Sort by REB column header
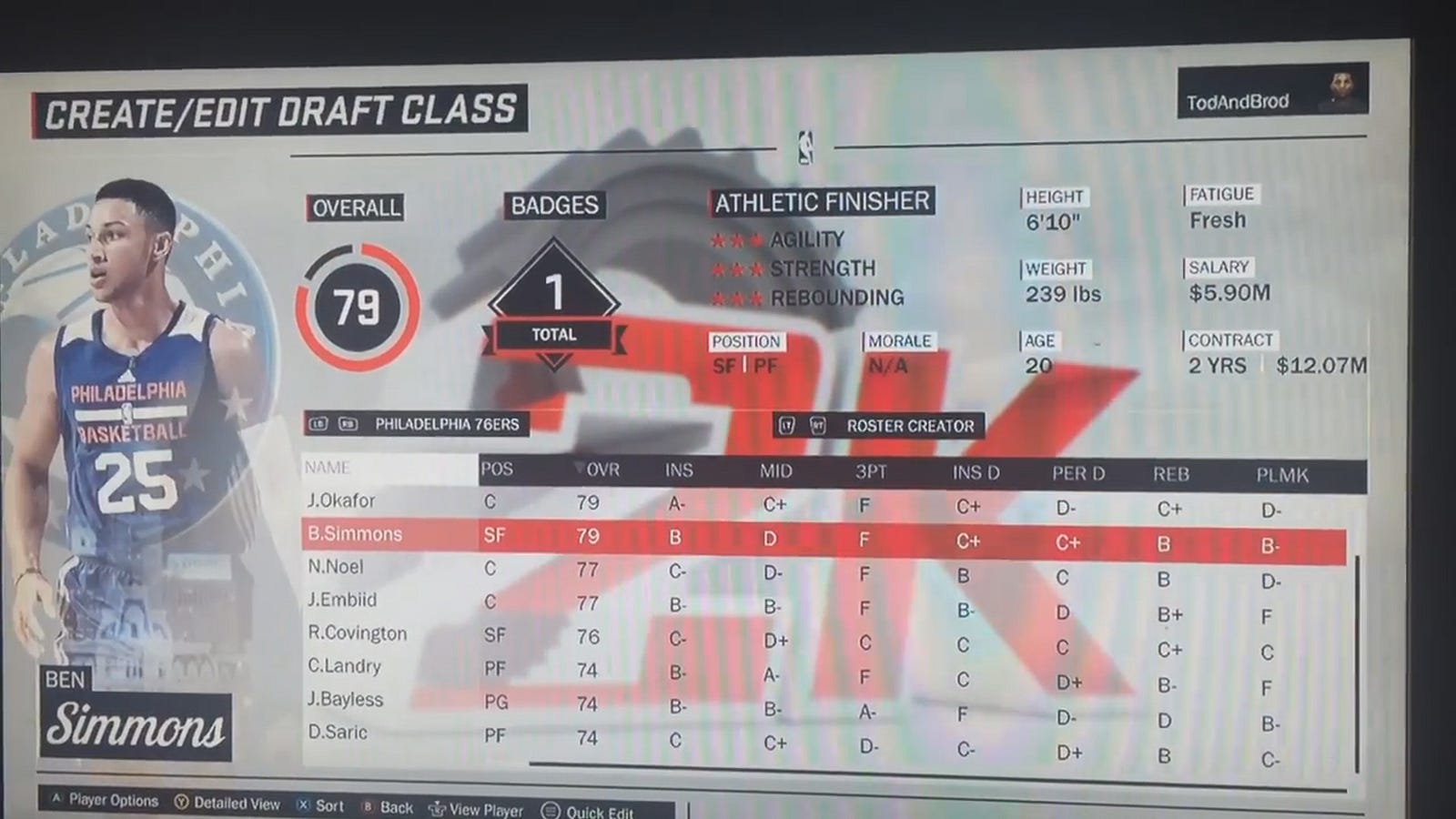Viewport: 1456px width, 819px height. pos(1171,474)
